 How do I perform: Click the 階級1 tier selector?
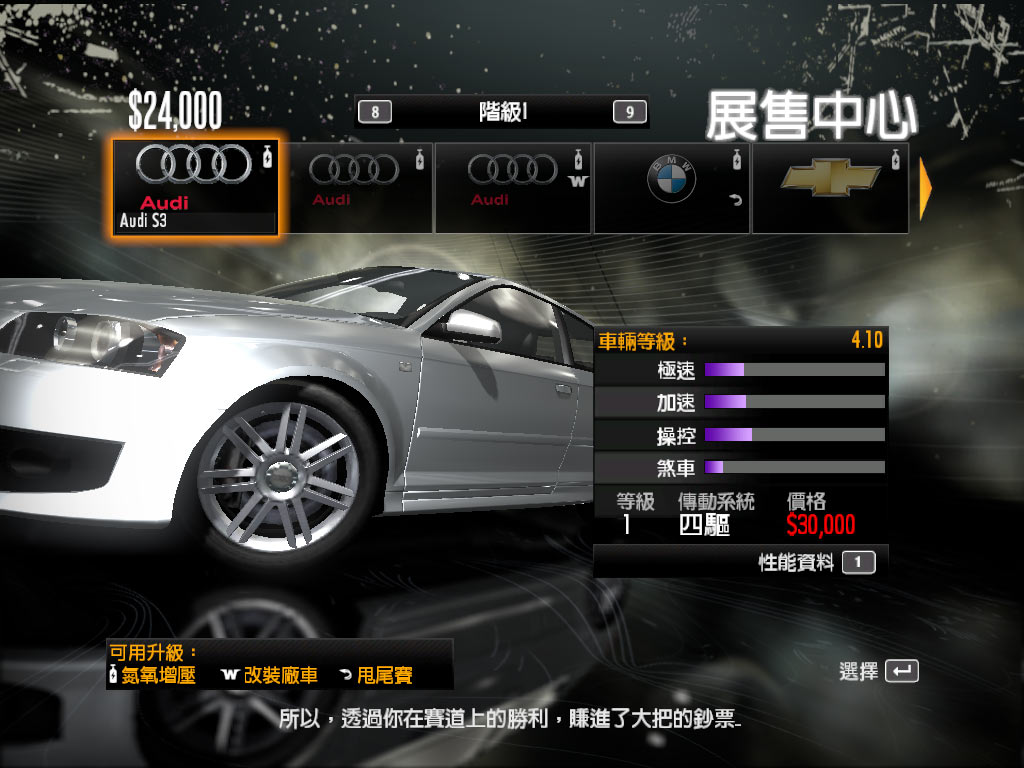pyautogui.click(x=502, y=112)
